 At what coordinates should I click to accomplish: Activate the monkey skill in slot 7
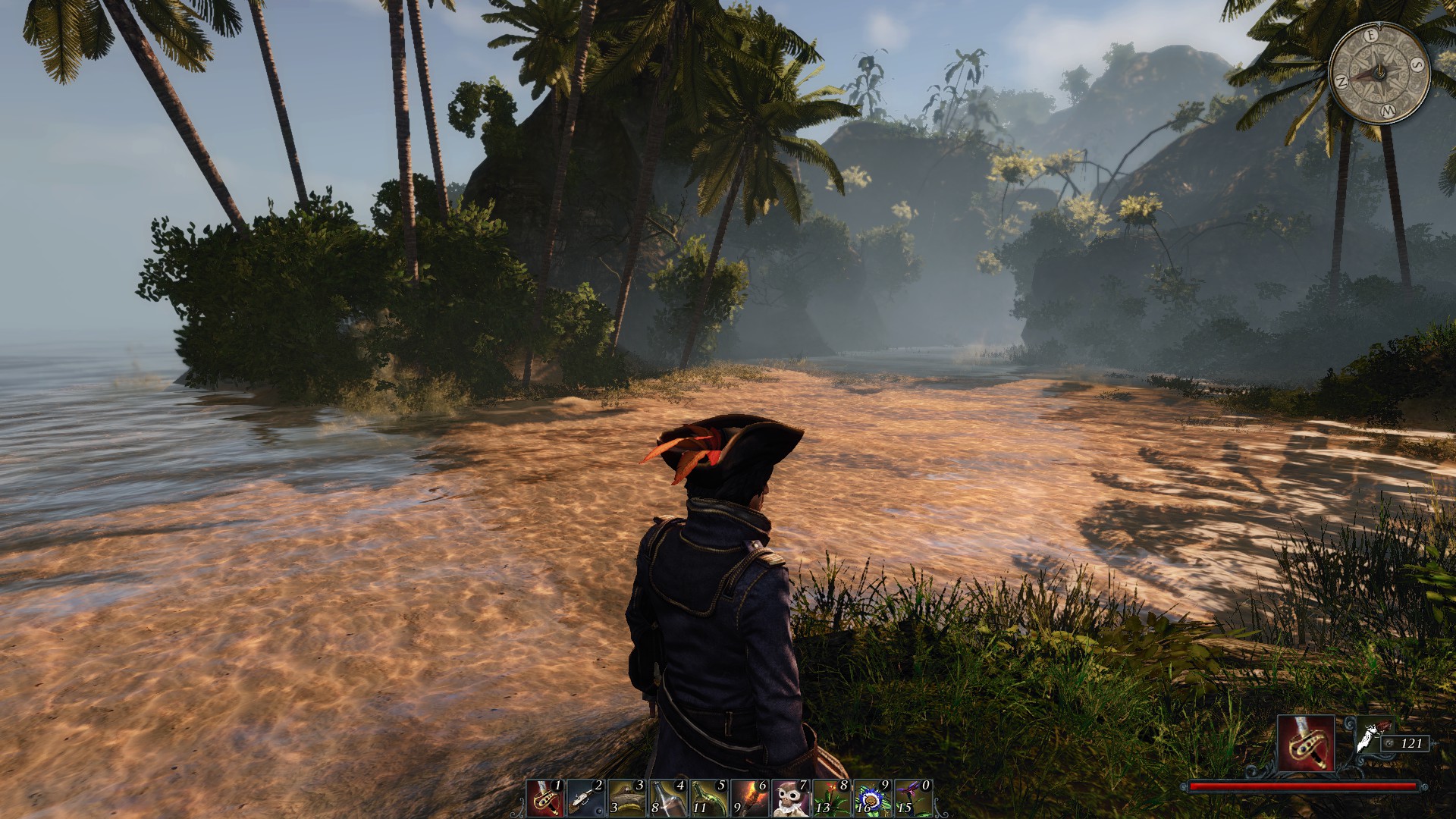pyautogui.click(x=790, y=799)
